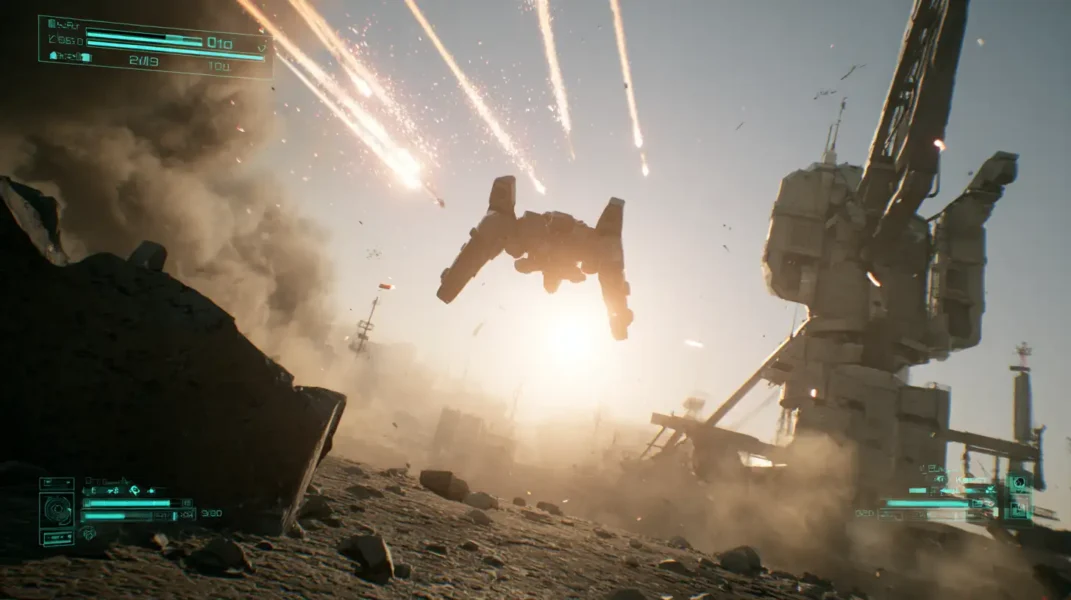Select the lower square weapon icon
This screenshot has height=600, width=1071.
point(1018,510)
